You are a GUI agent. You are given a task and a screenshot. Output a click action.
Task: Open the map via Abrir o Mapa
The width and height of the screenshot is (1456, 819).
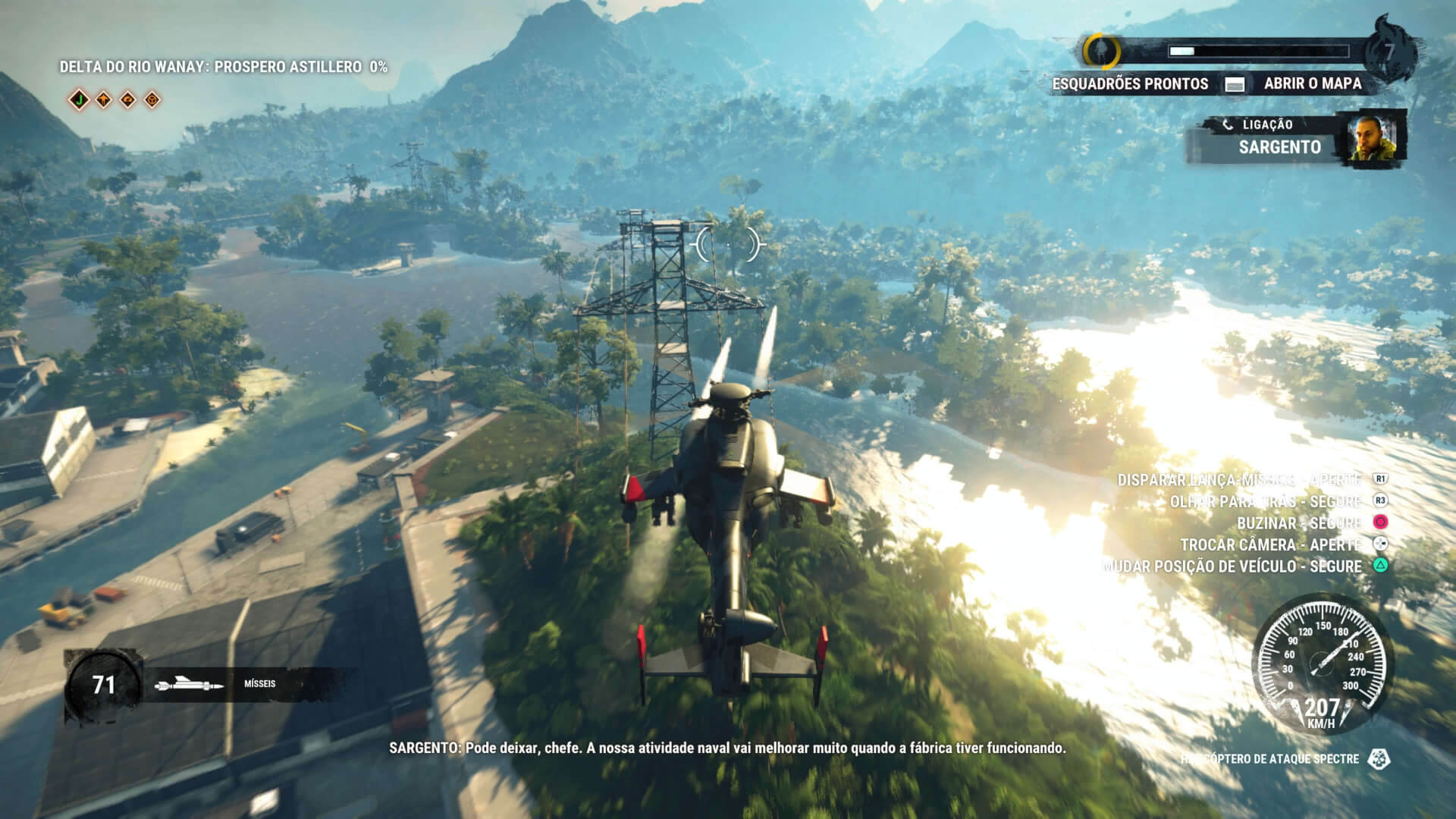1312,83
